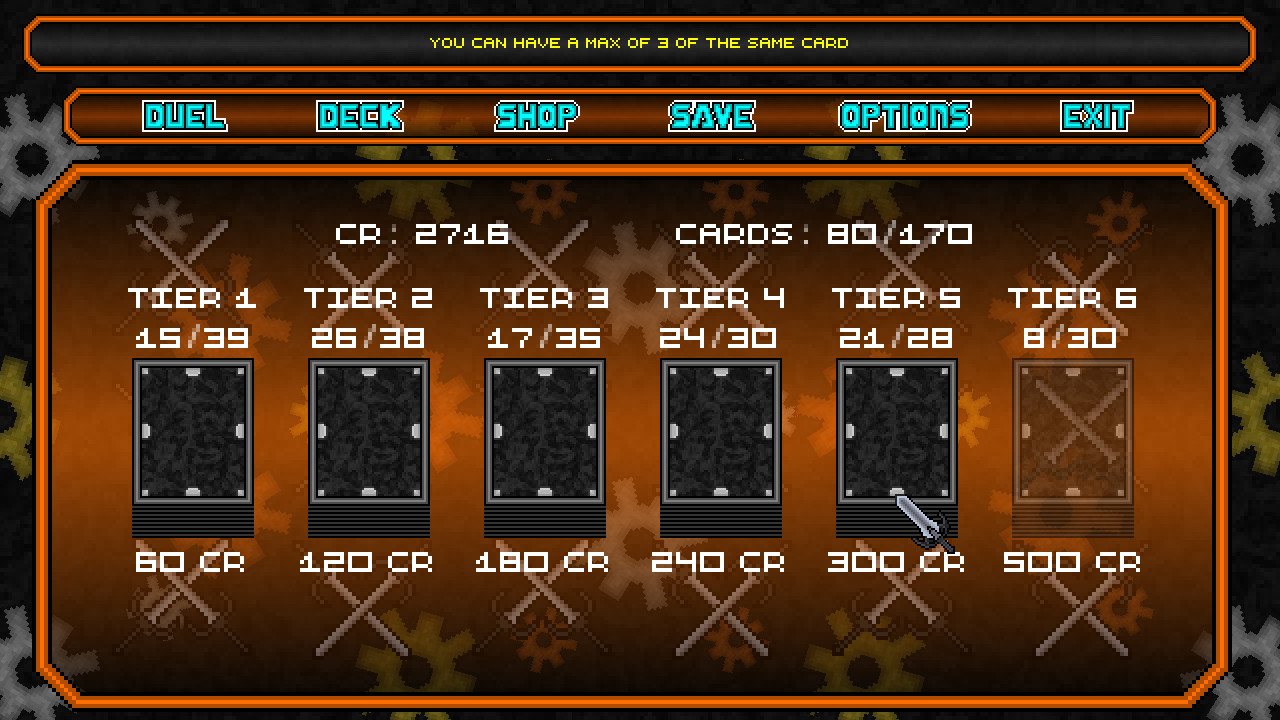Viewport: 1280px width, 720px height.
Task: Click the max 3 cards message banner
Action: (640, 43)
